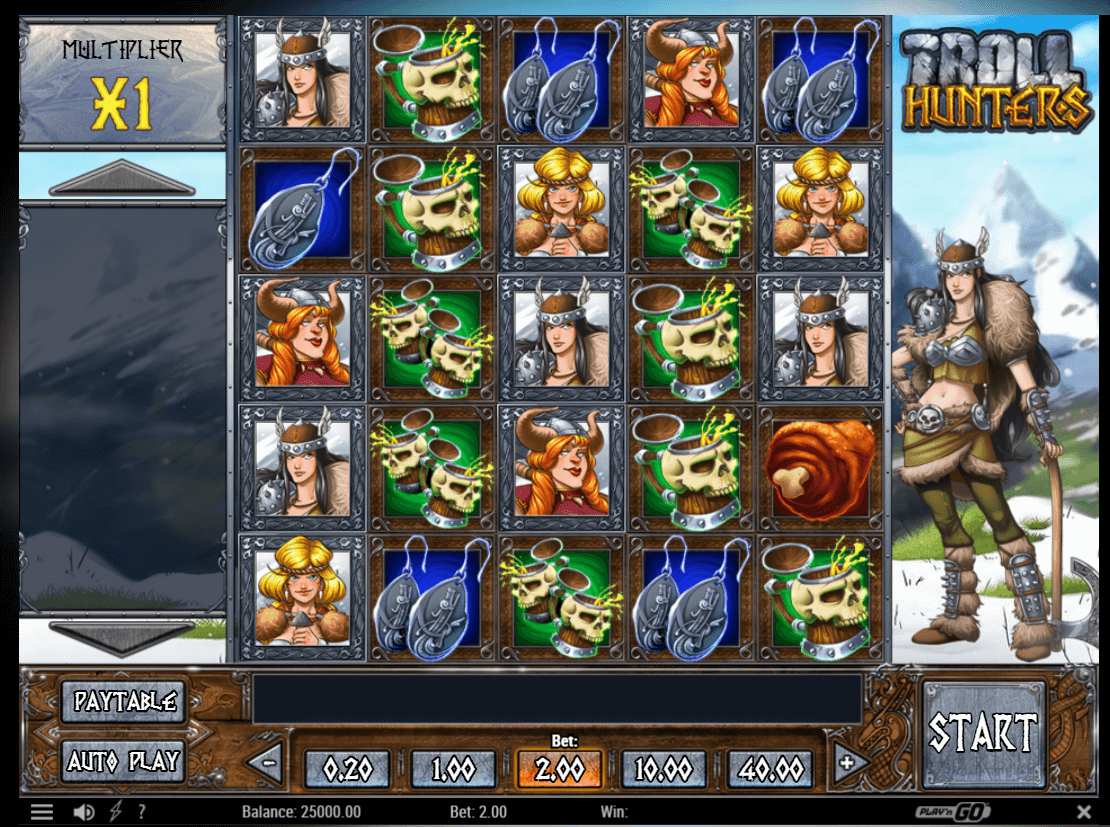
Task: Choose the 1.00 bet option
Action: (453, 769)
